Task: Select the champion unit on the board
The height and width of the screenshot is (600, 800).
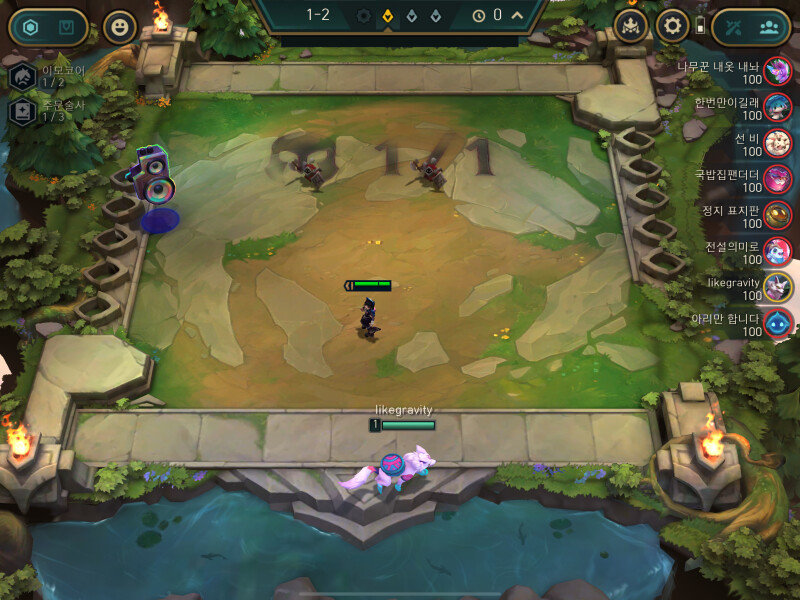Action: pyautogui.click(x=369, y=315)
